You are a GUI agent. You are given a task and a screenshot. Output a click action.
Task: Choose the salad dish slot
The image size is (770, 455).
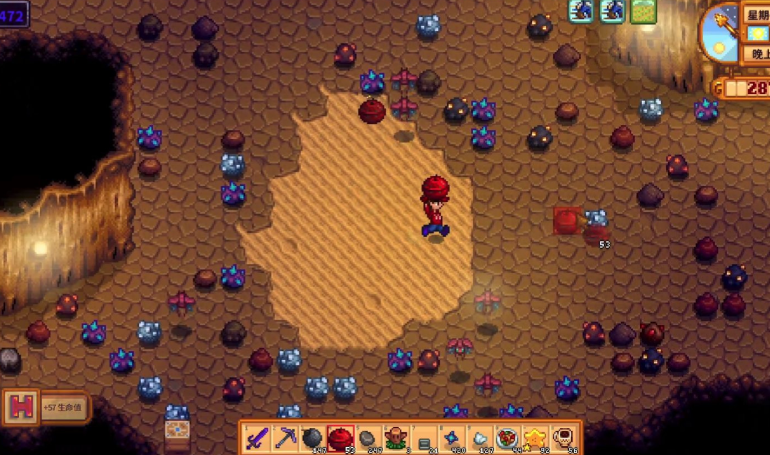point(509,439)
